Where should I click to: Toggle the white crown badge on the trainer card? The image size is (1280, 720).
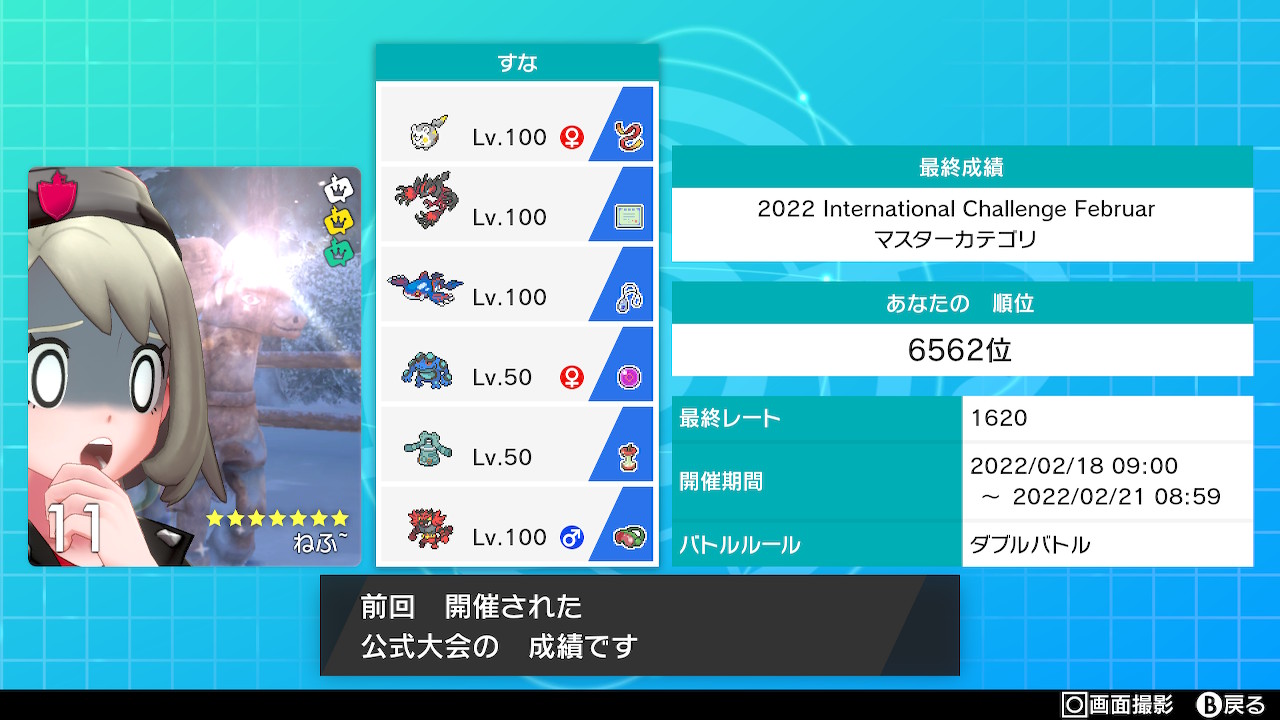coord(339,186)
